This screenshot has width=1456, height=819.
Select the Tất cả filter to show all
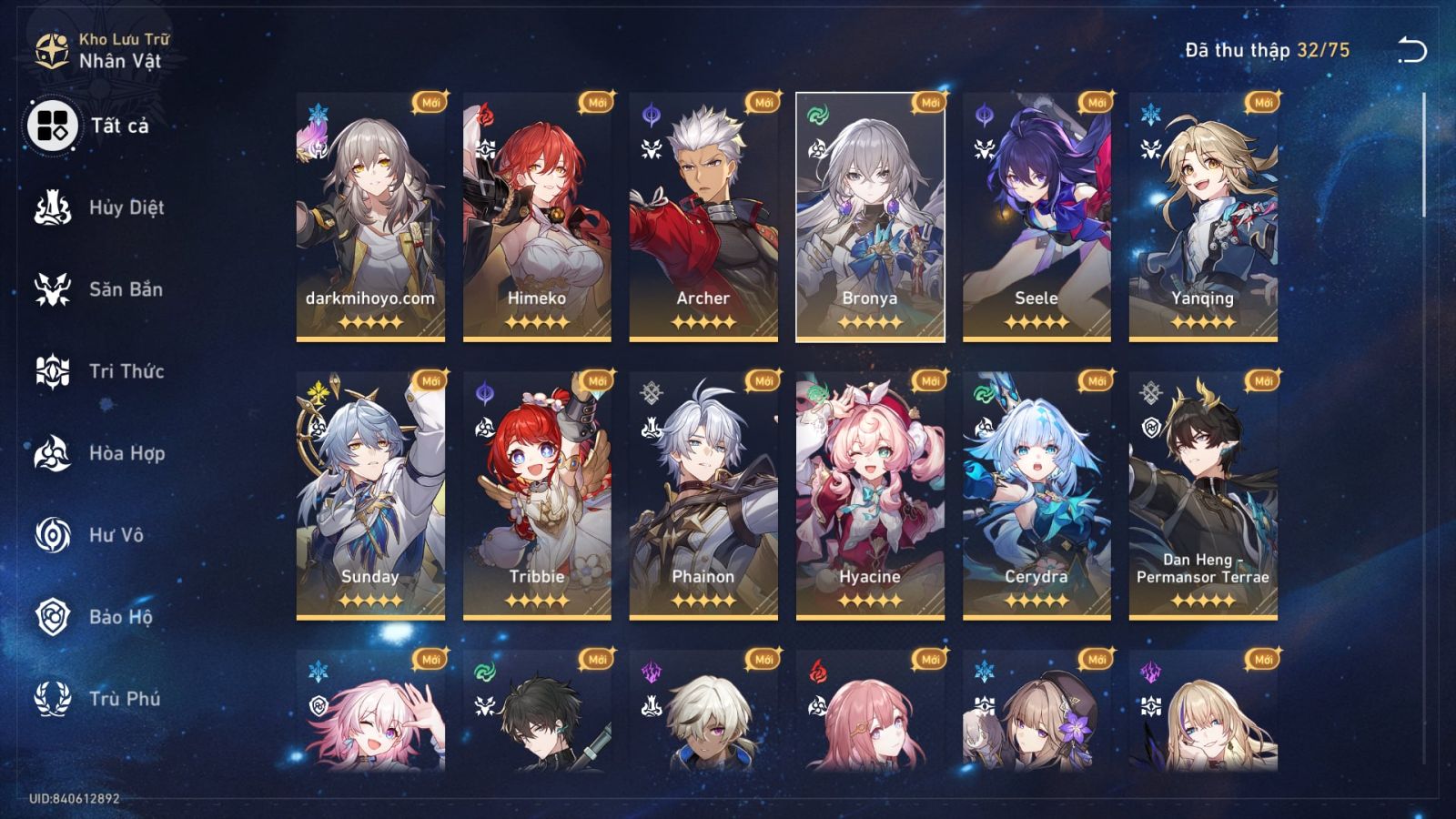tap(55, 126)
